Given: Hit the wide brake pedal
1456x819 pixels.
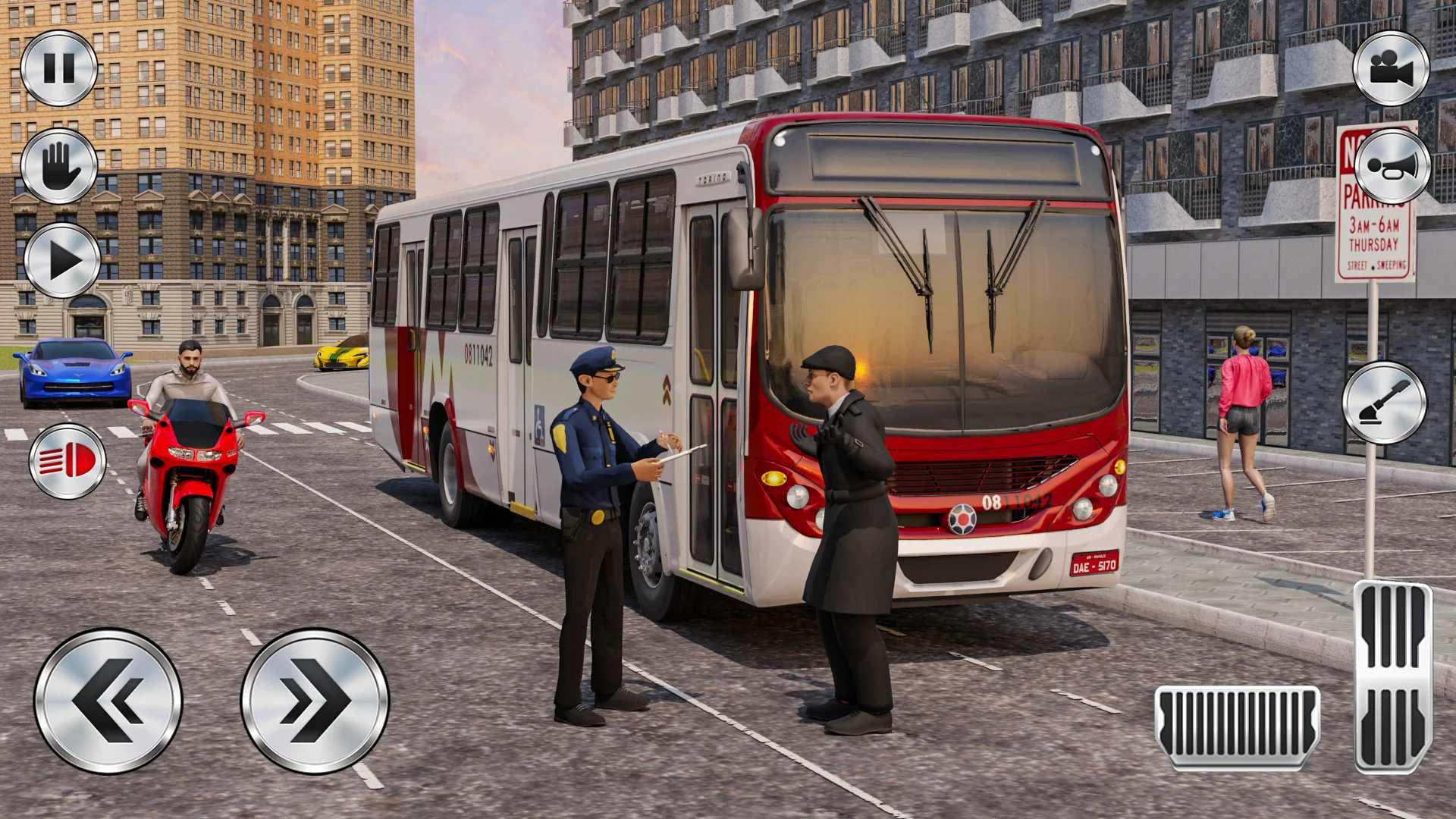Looking at the screenshot, I should tap(1237, 726).
